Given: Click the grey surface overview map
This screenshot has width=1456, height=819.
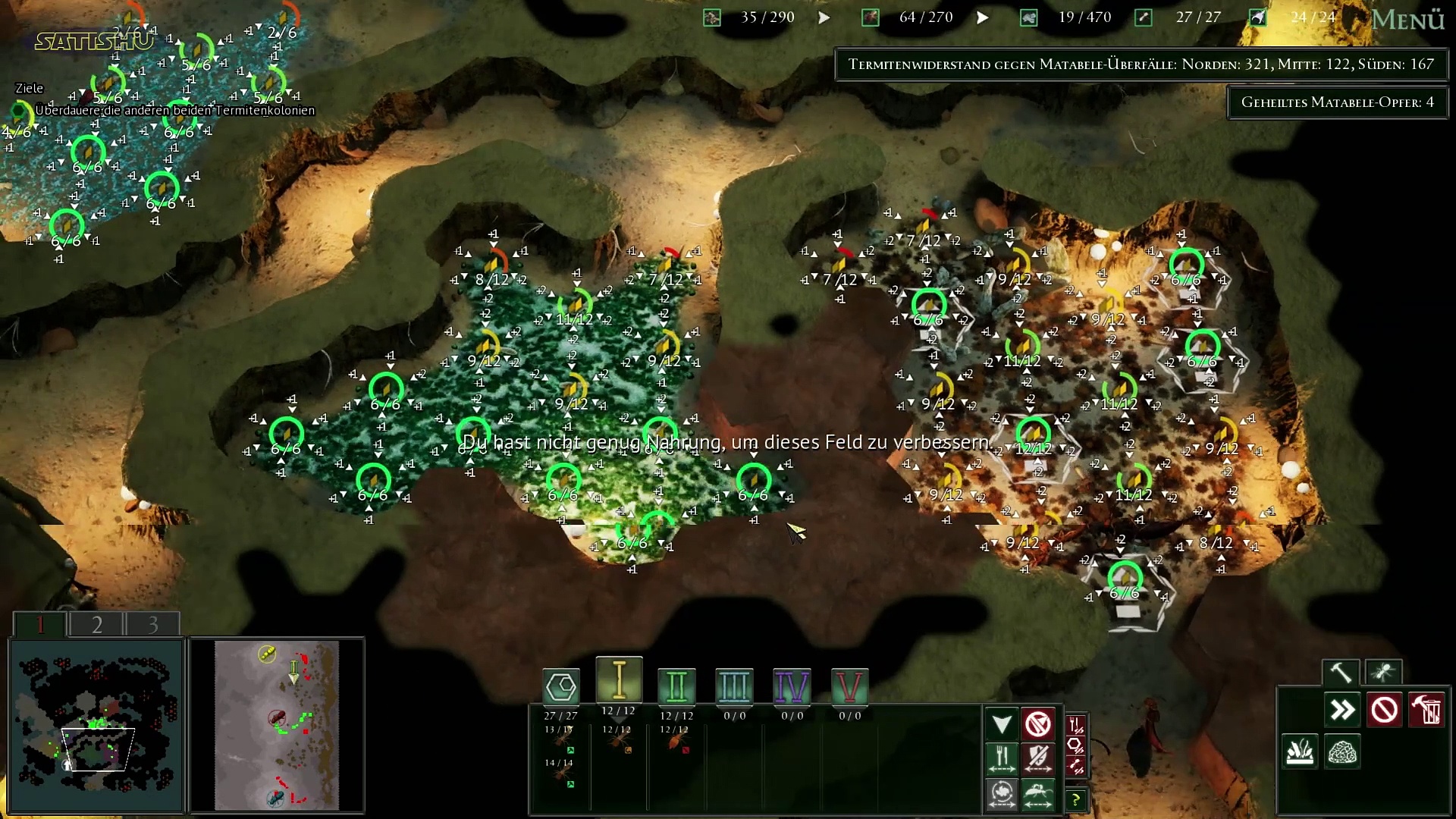Looking at the screenshot, I should (x=276, y=725).
